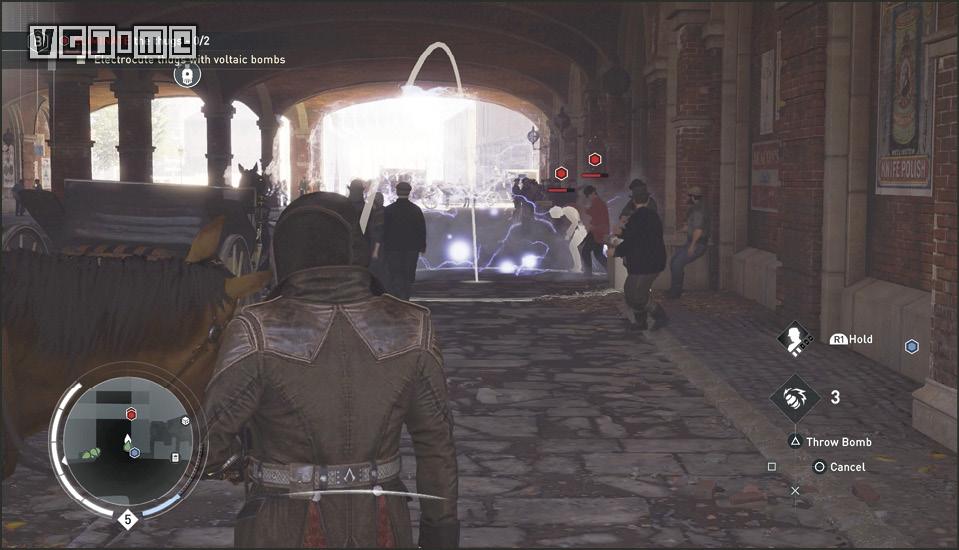Image resolution: width=959 pixels, height=550 pixels.
Task: Select the red enemy marker on minimap
Action: coord(131,414)
